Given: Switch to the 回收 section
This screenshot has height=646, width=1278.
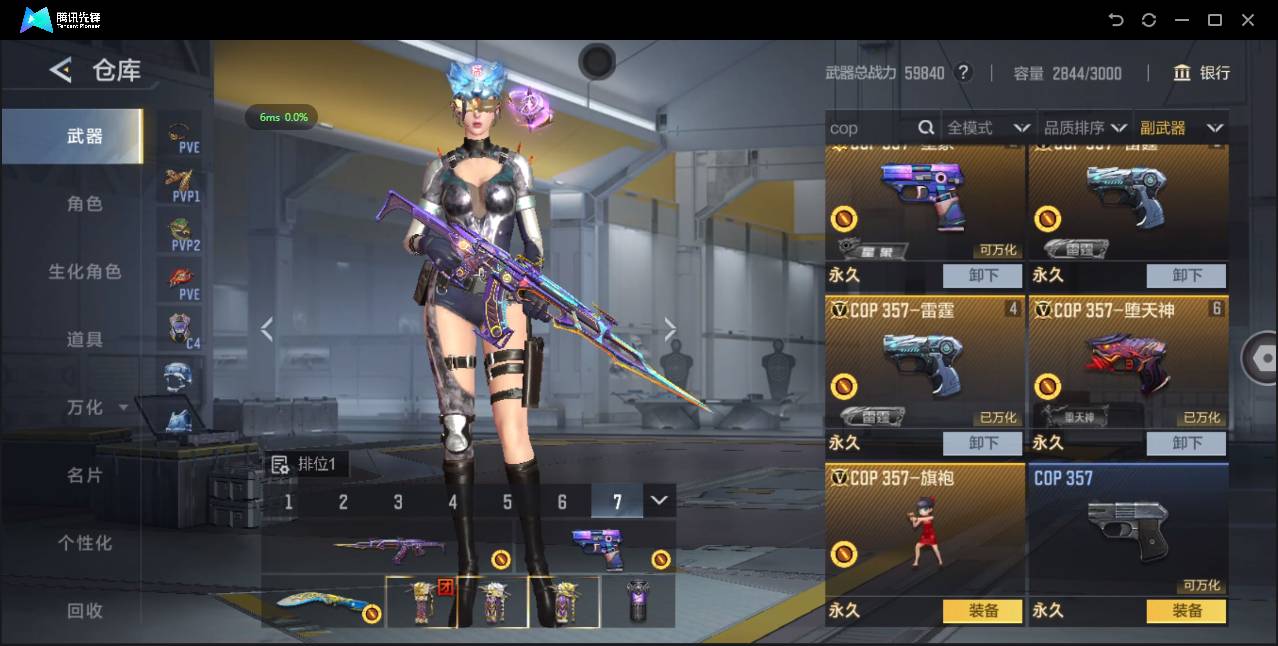Looking at the screenshot, I should 84,610.
